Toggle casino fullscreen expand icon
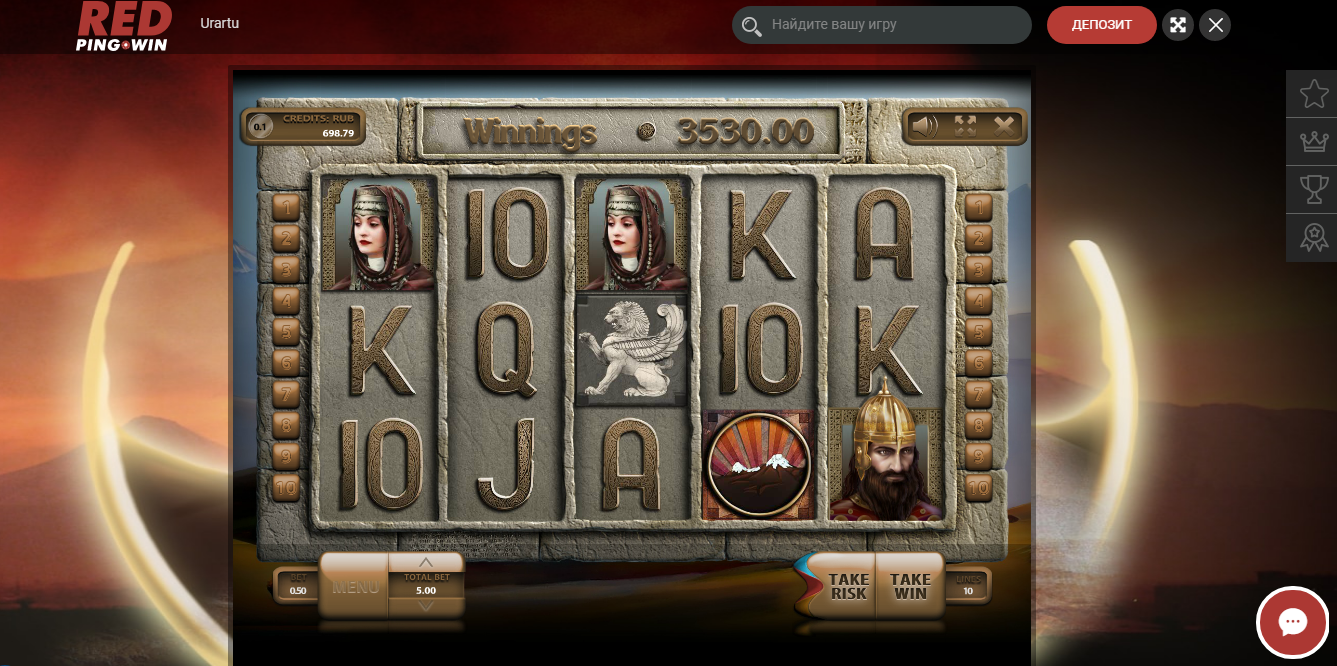 pos(1178,25)
